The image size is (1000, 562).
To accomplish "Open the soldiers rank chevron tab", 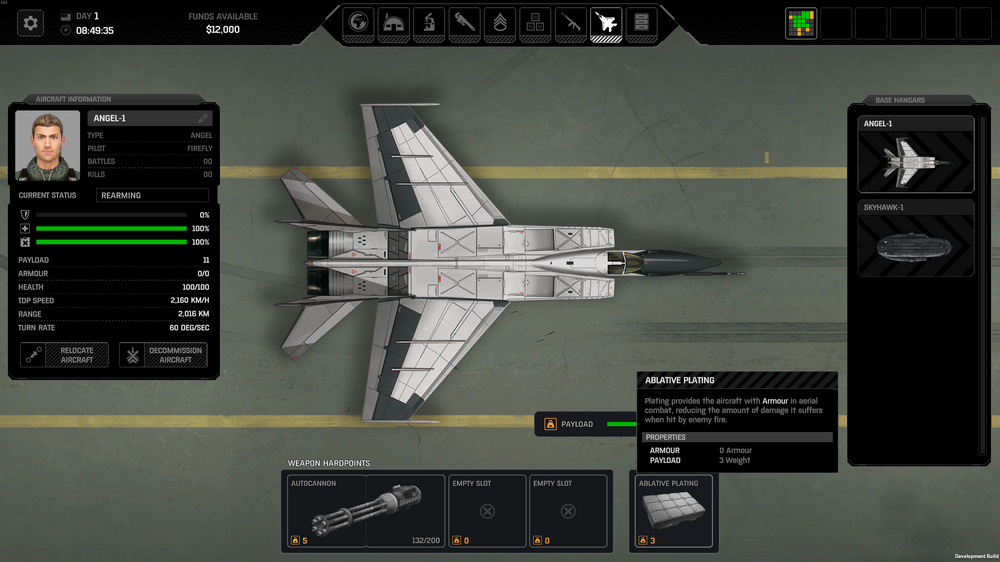I will coord(500,22).
